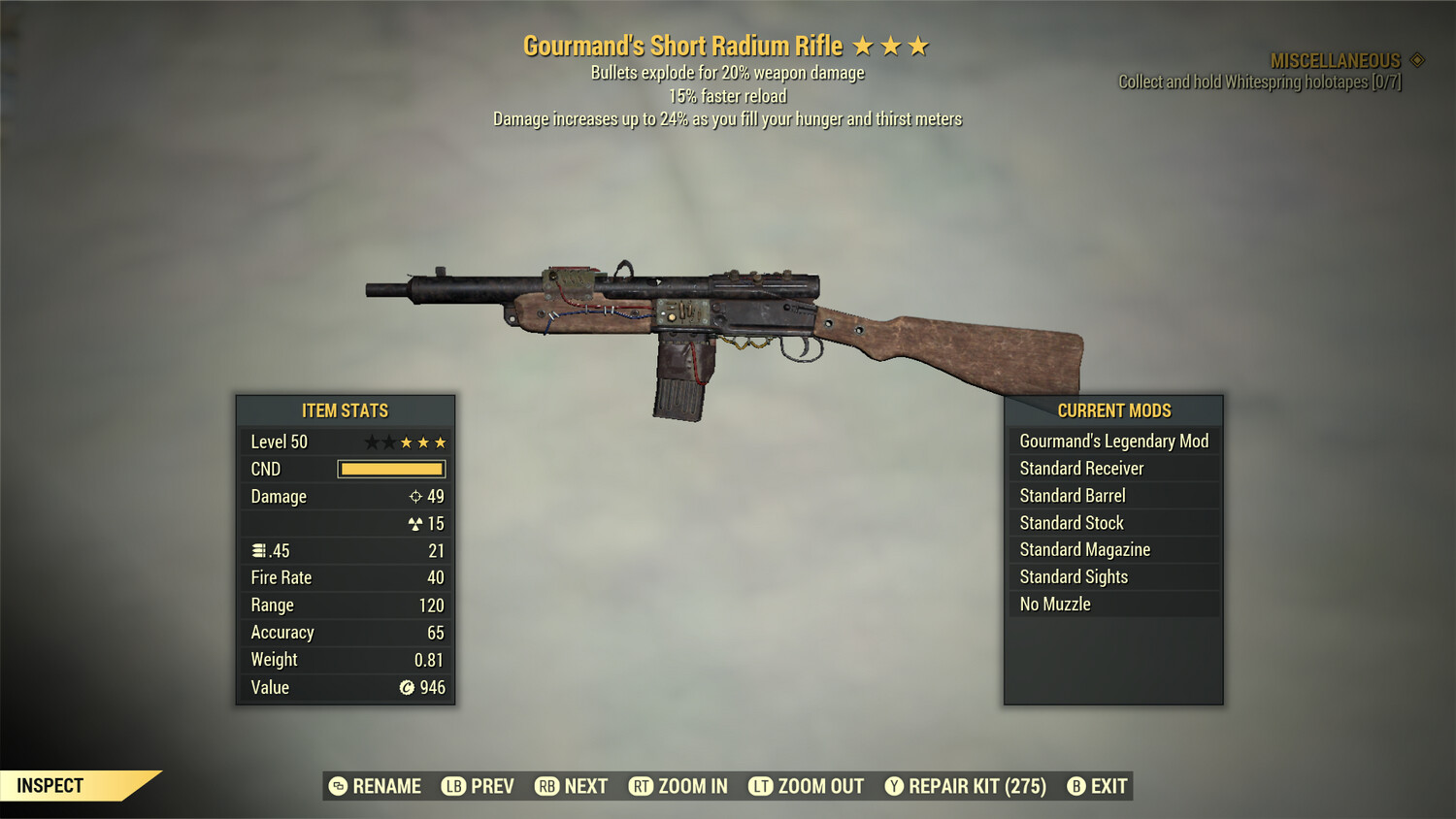The image size is (1456, 819).
Task: Click the CND condition bar
Action: click(x=391, y=469)
